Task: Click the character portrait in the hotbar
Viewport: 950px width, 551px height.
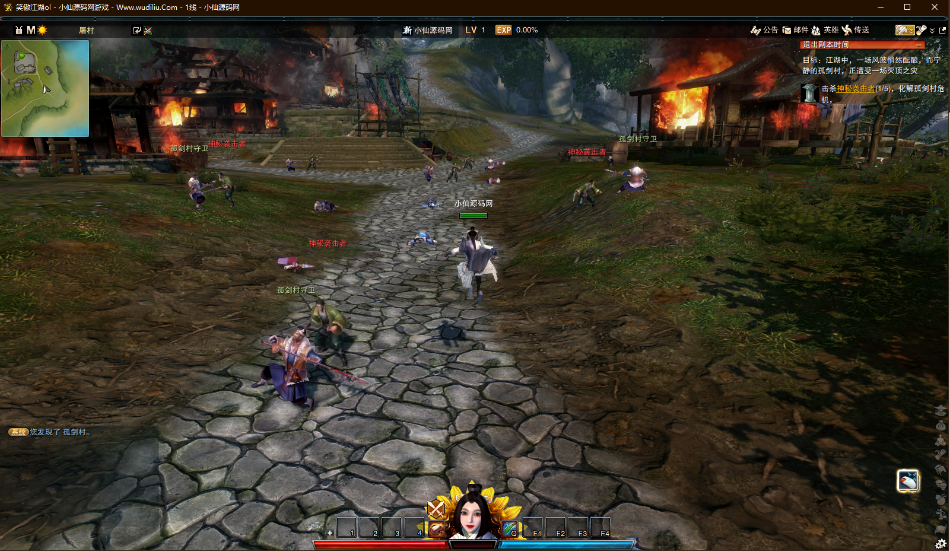Action: click(475, 518)
